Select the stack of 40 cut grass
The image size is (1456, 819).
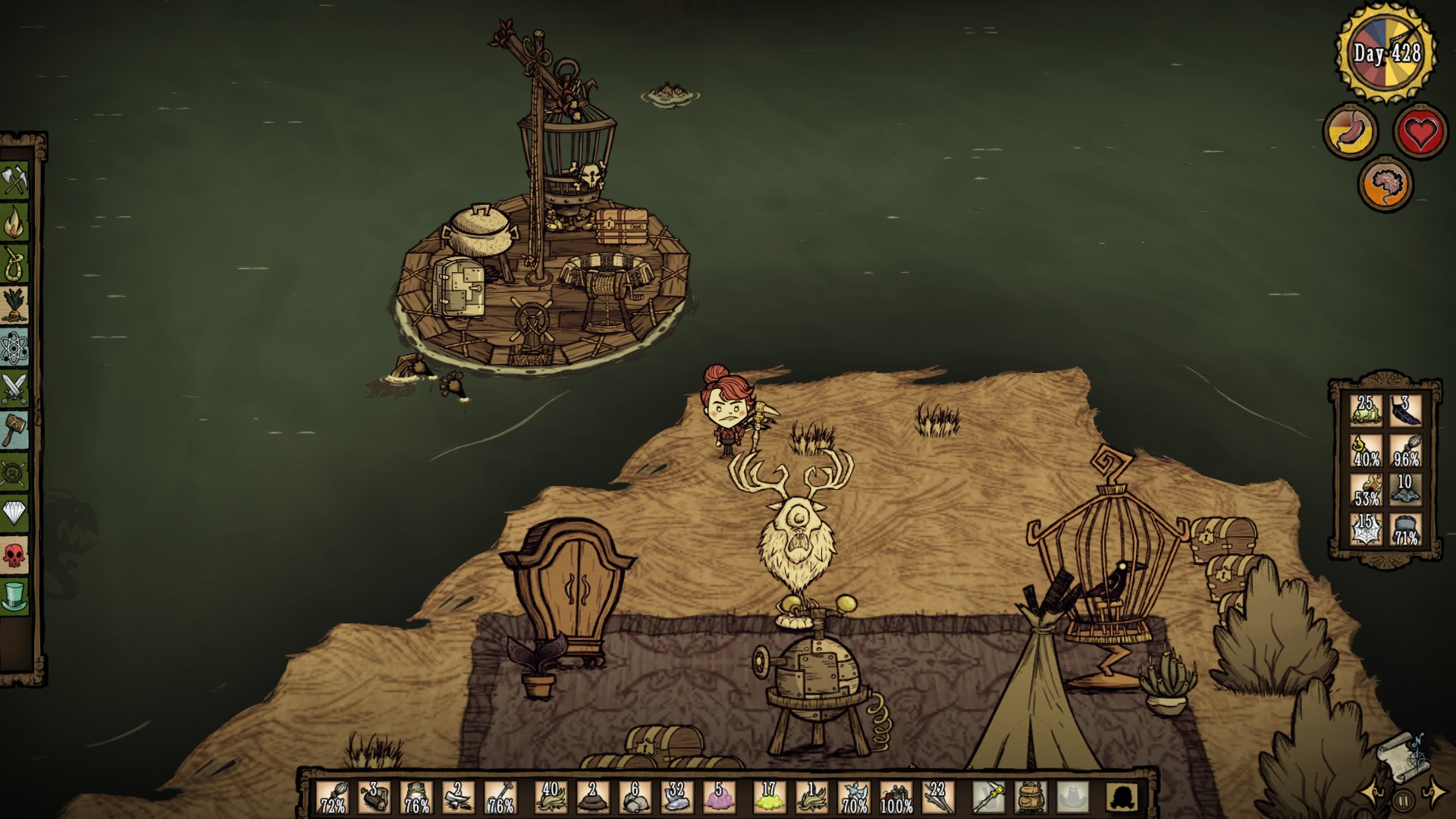[x=550, y=797]
